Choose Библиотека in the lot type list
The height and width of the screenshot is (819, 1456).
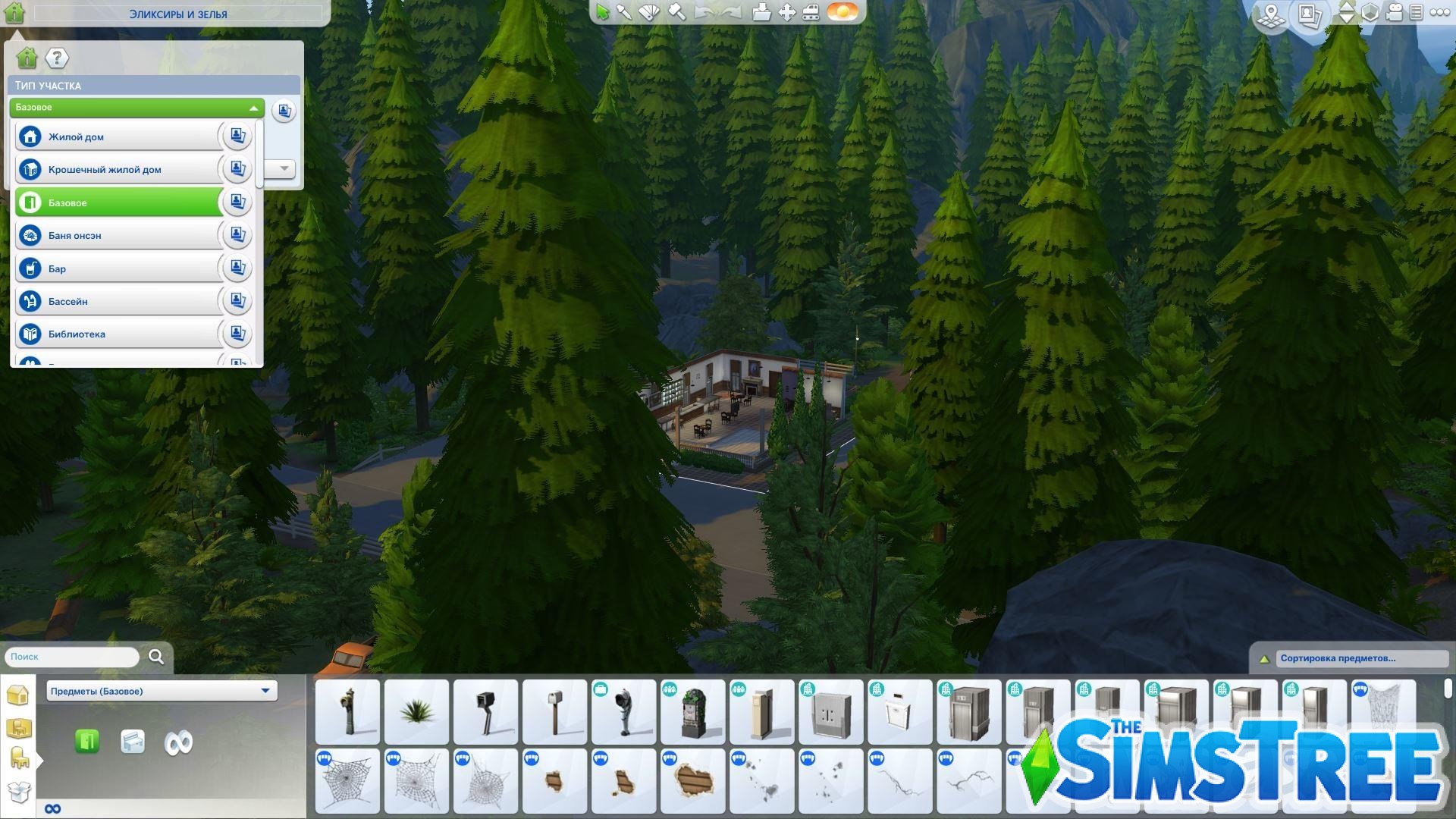click(114, 334)
